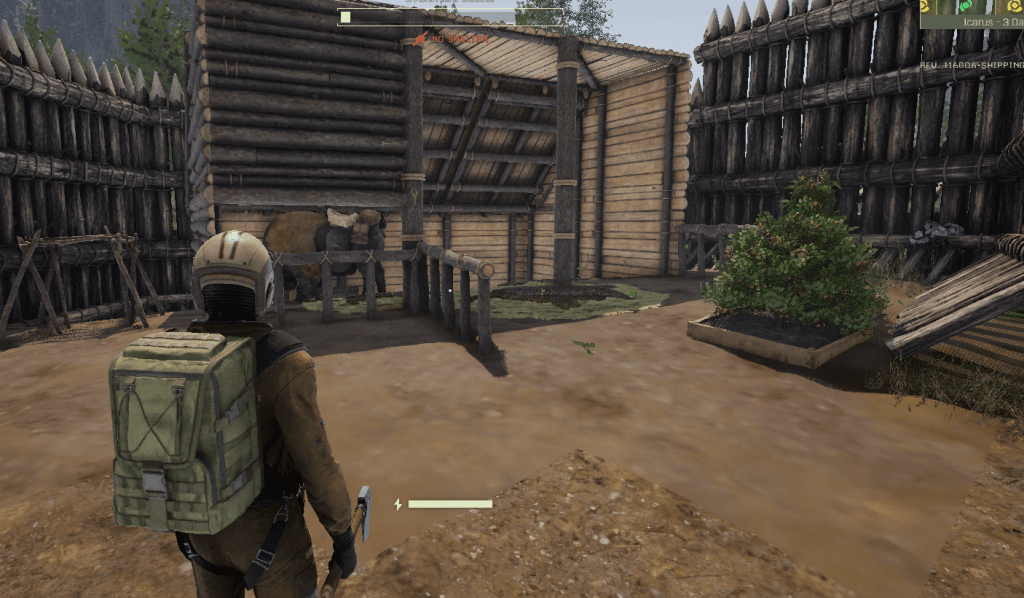Click the green icon in the prospect panel
Viewport: 1024px width, 598px height.
point(965,6)
